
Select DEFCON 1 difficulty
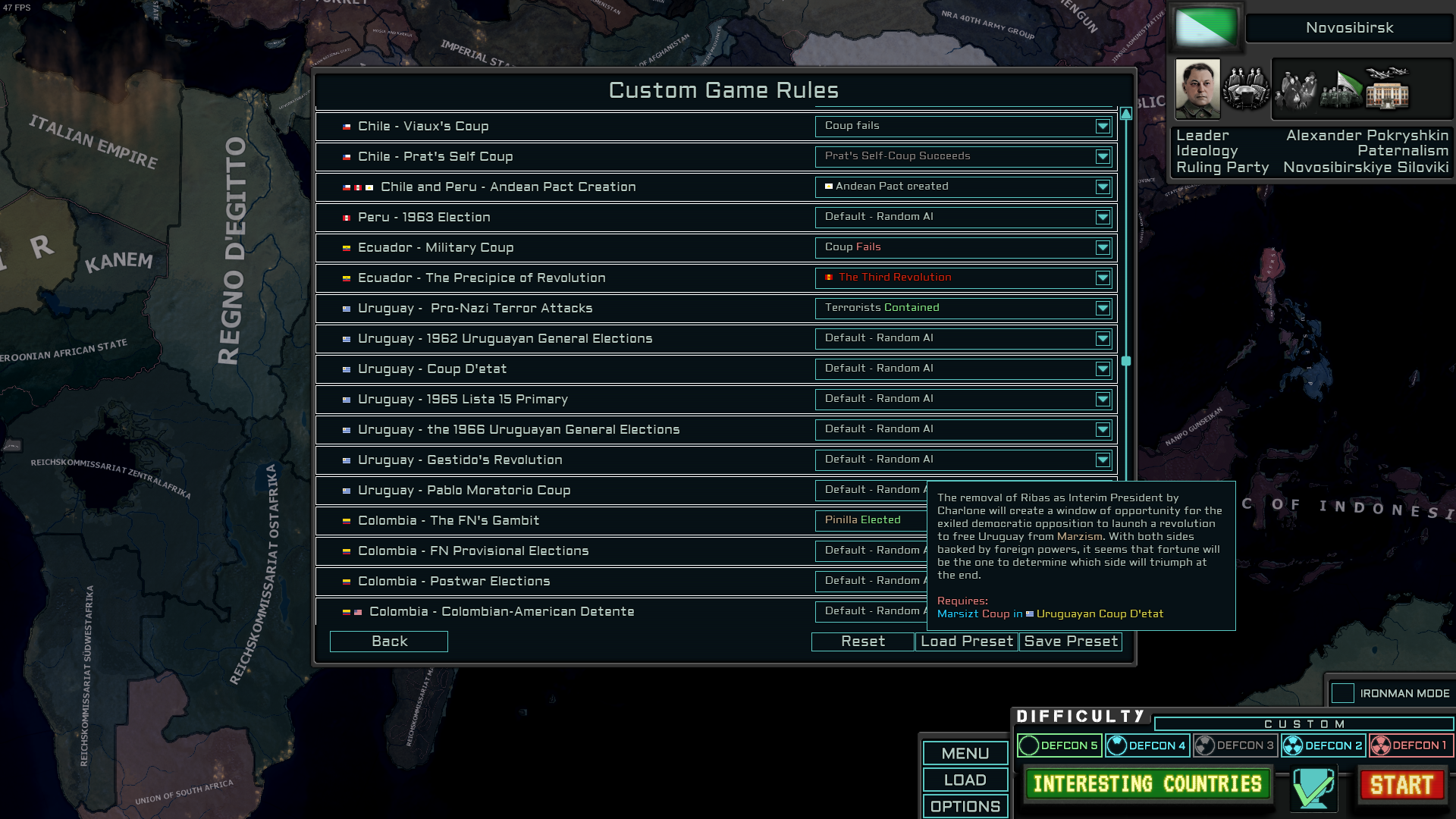(x=1410, y=745)
